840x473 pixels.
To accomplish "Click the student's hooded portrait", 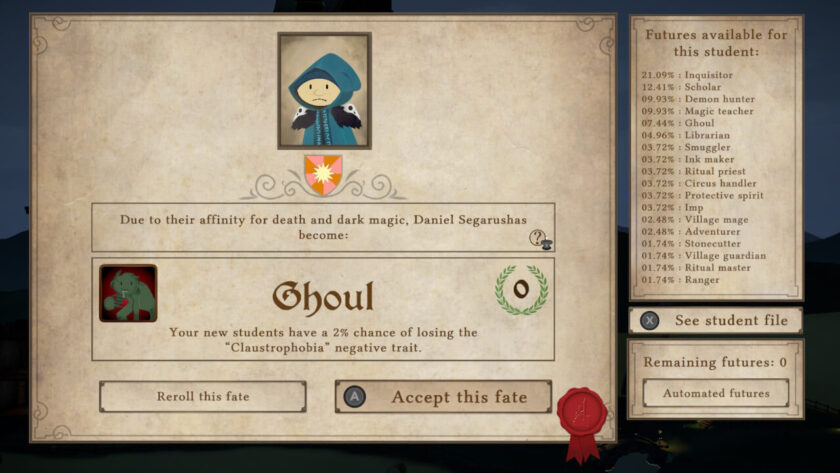I will (324, 91).
